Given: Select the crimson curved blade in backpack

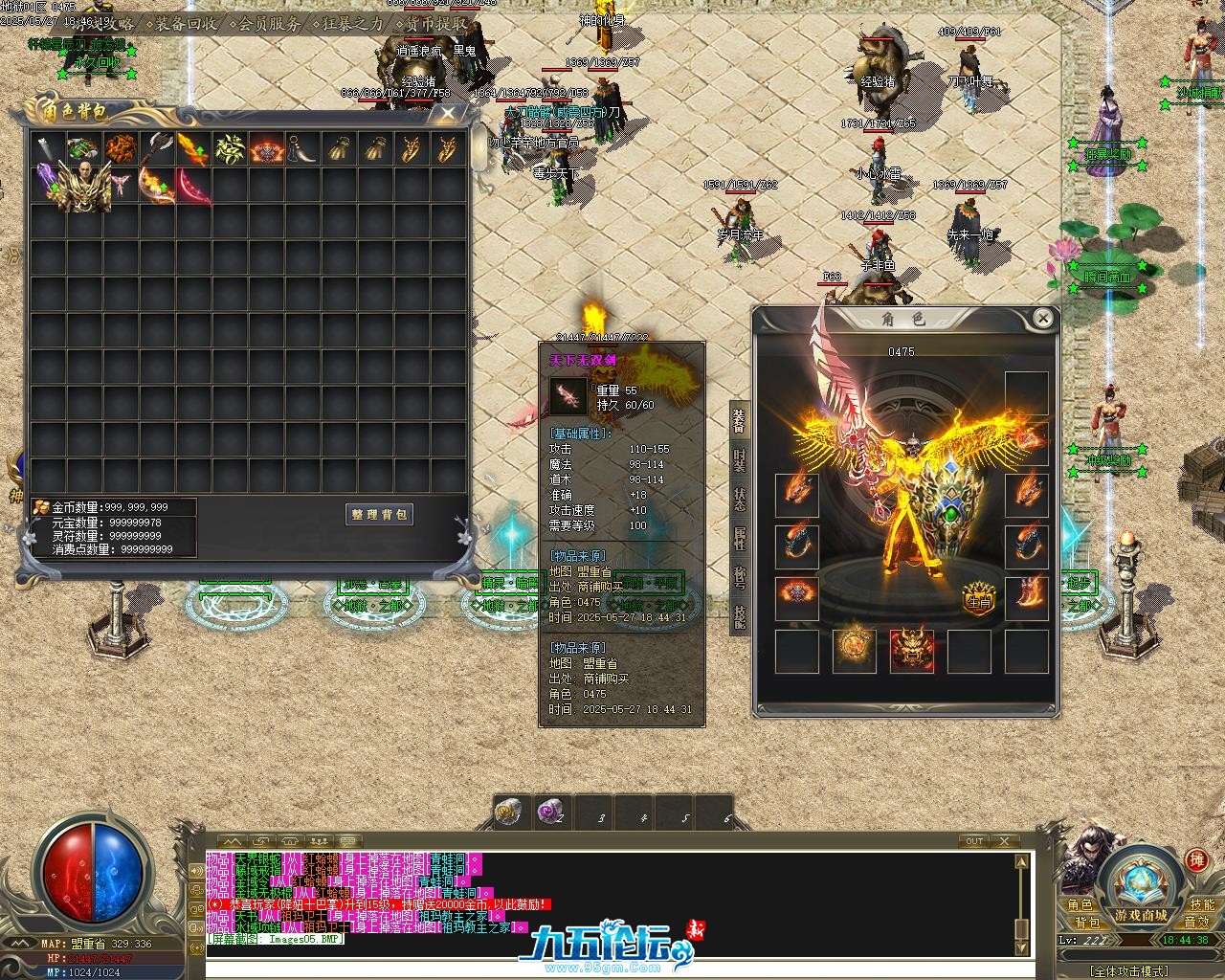Looking at the screenshot, I should [192, 187].
